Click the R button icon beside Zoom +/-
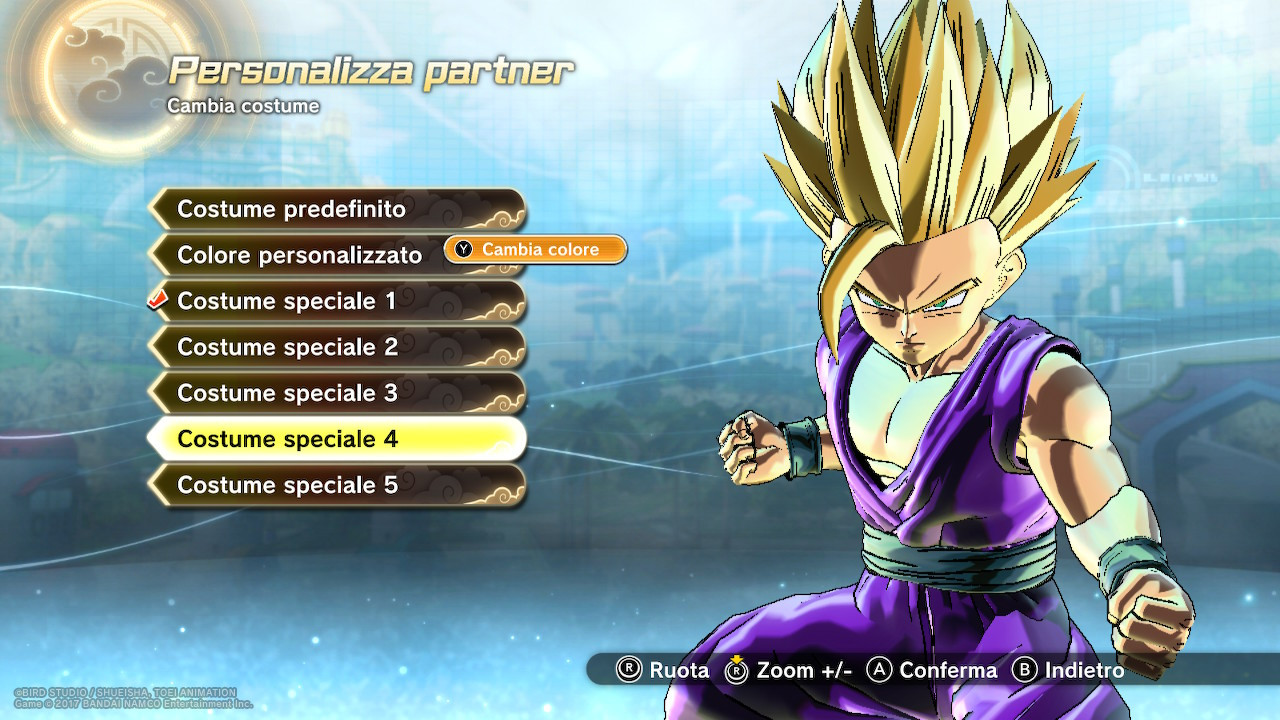 [737, 672]
